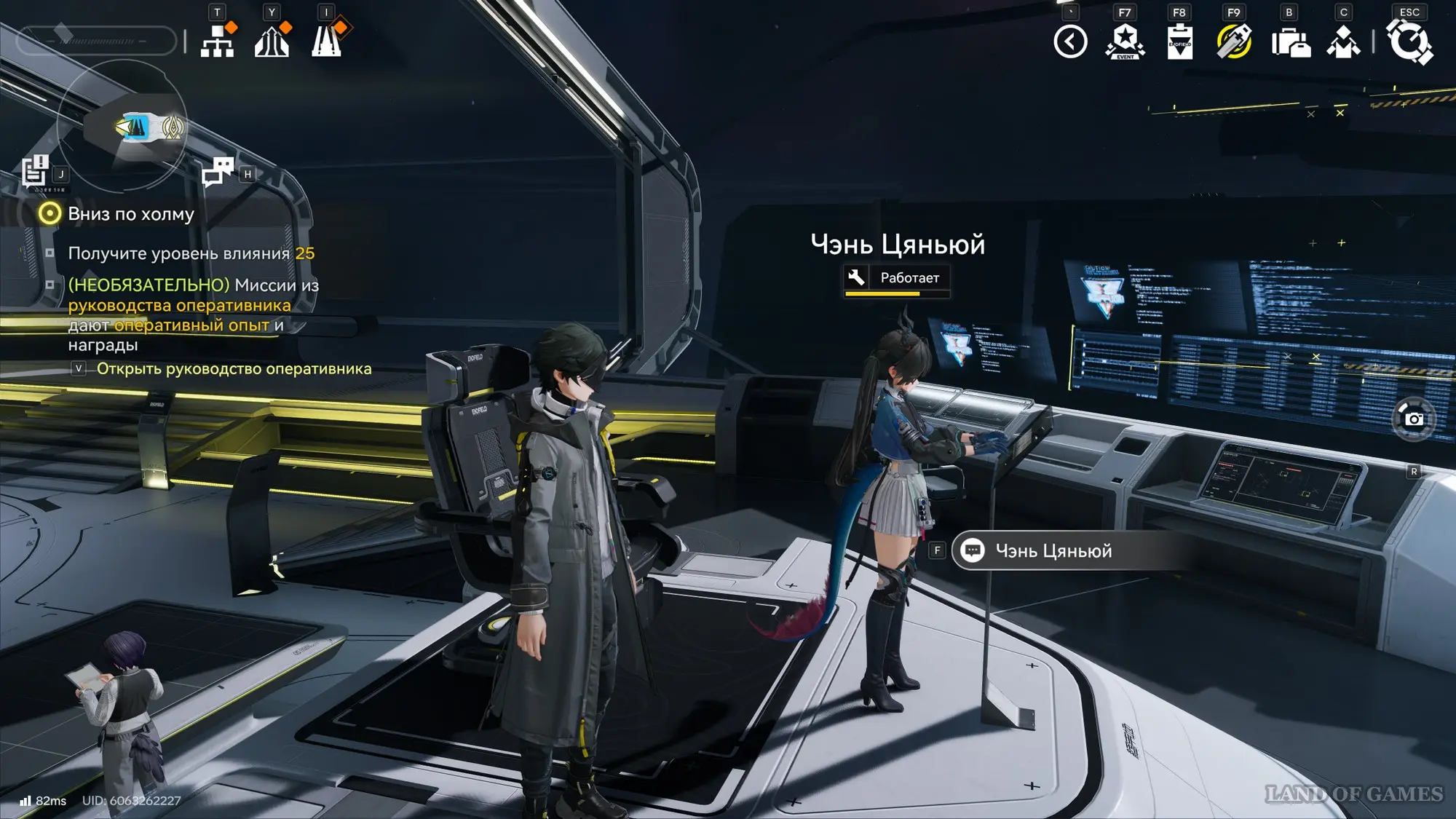Open the minimap
Image resolution: width=1456 pixels, height=819 pixels.
[x=122, y=125]
